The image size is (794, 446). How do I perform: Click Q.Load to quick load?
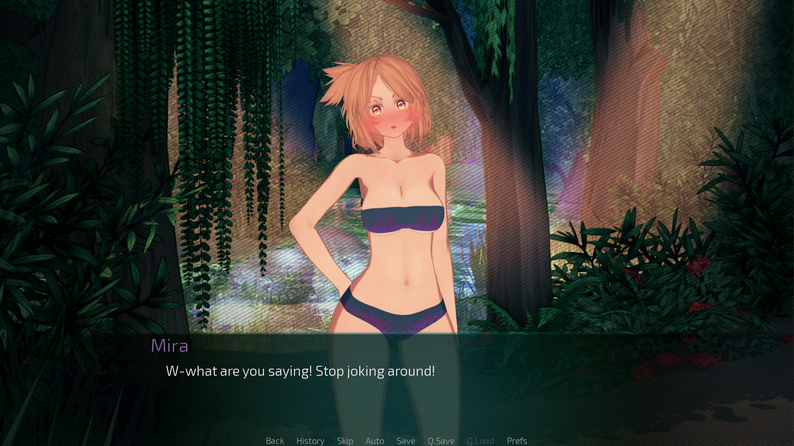(480, 440)
